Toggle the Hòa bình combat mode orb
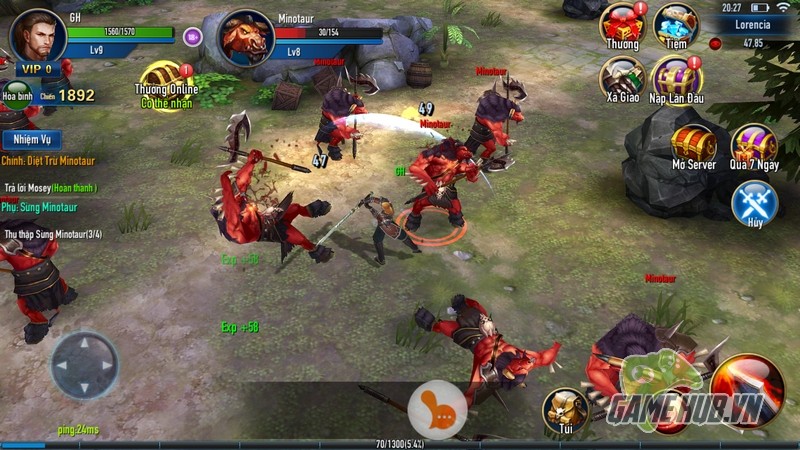The width and height of the screenshot is (800, 450). click(15, 96)
